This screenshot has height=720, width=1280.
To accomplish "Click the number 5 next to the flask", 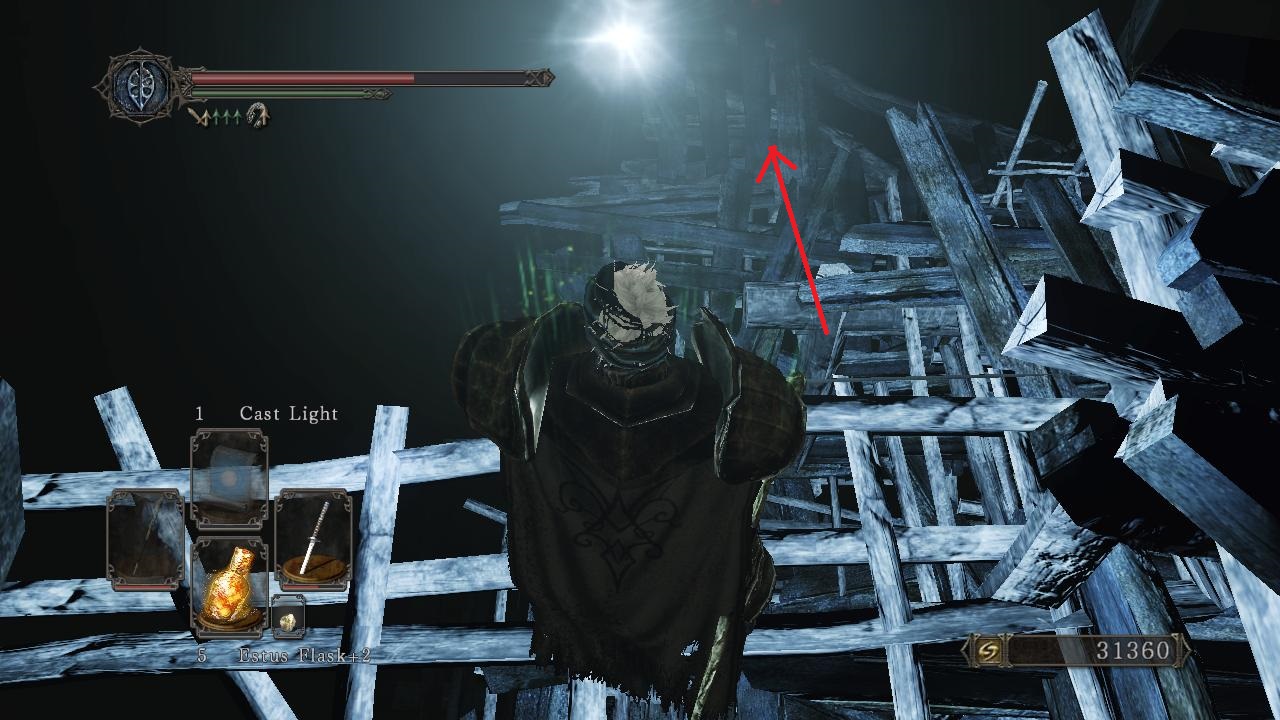I will (201, 656).
